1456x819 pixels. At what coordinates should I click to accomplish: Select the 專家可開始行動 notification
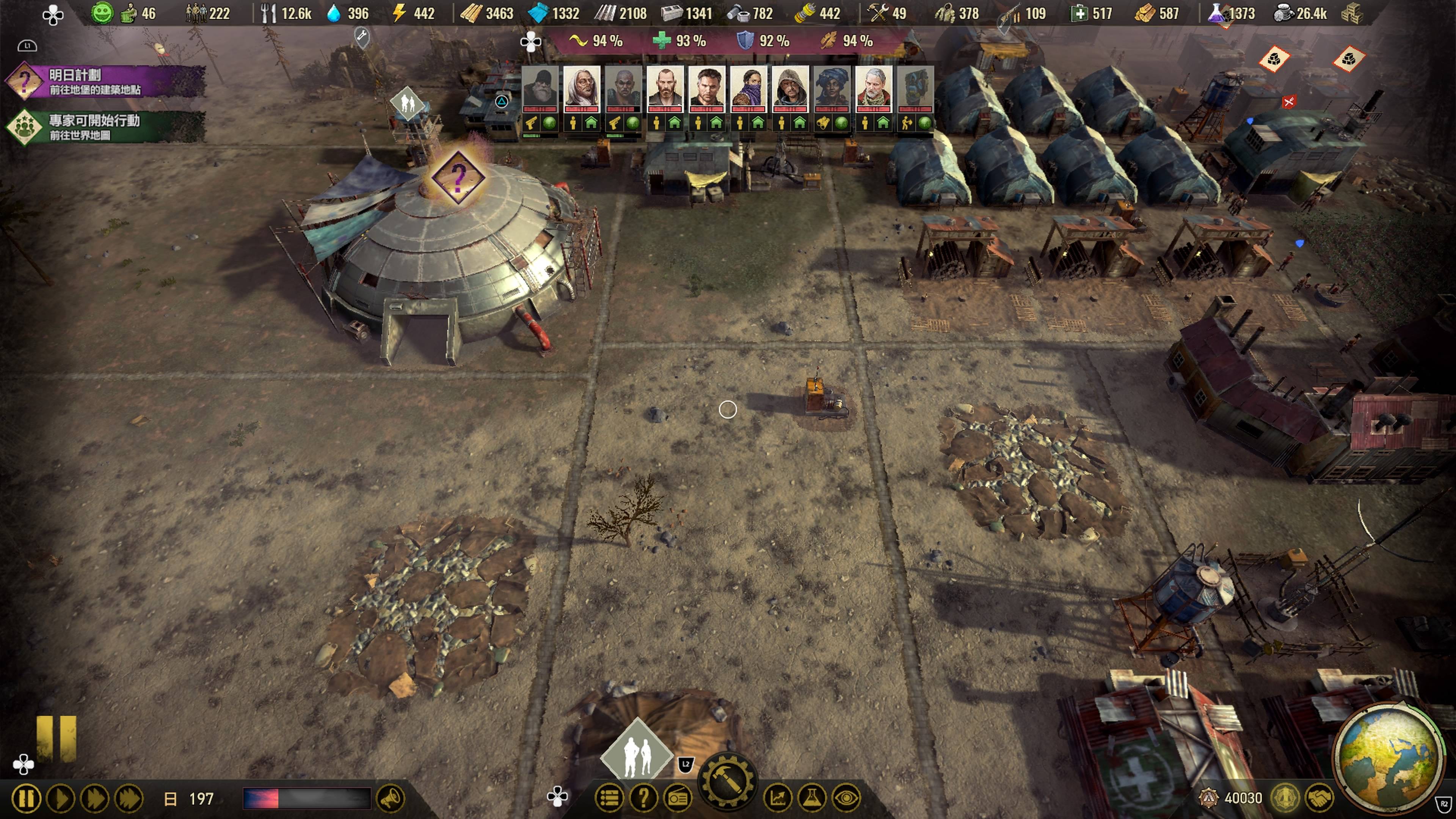click(x=107, y=127)
